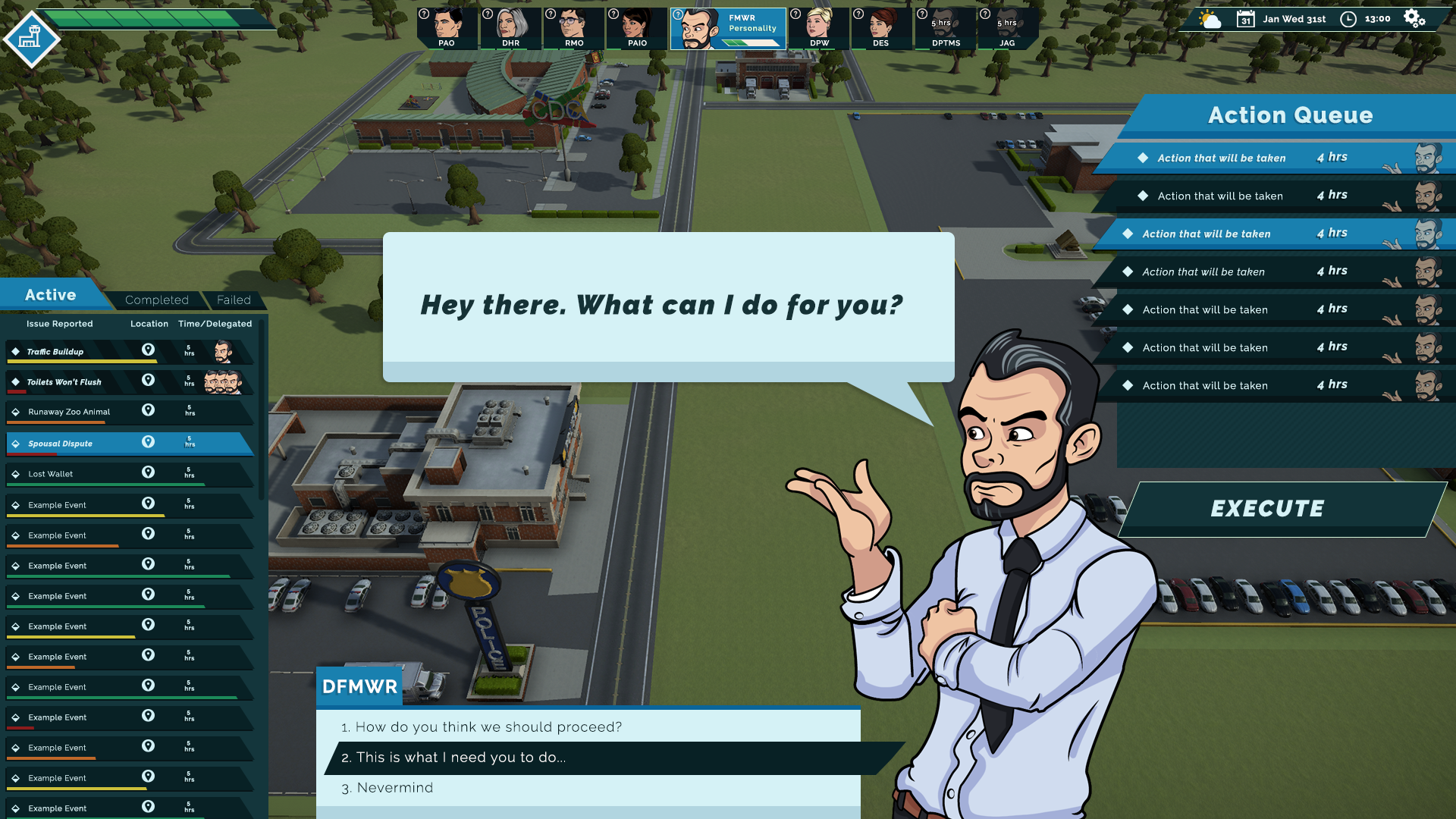
Task: Open the Failed issues tab
Action: 234,300
